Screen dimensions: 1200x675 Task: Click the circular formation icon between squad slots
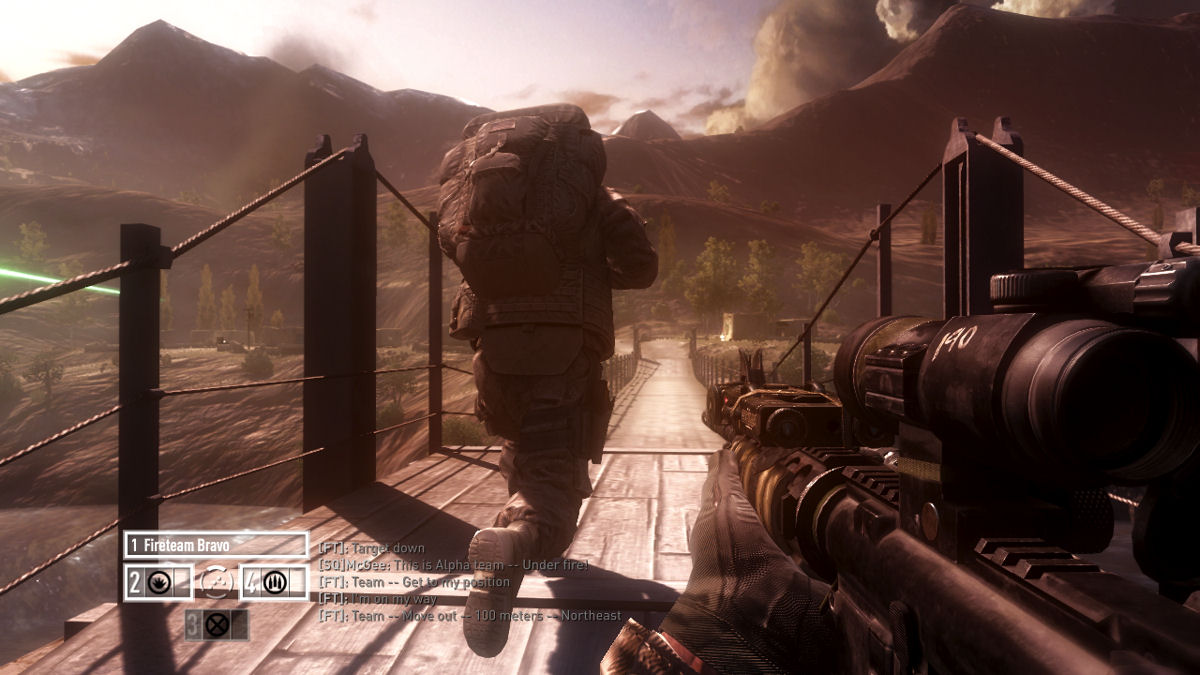216,582
